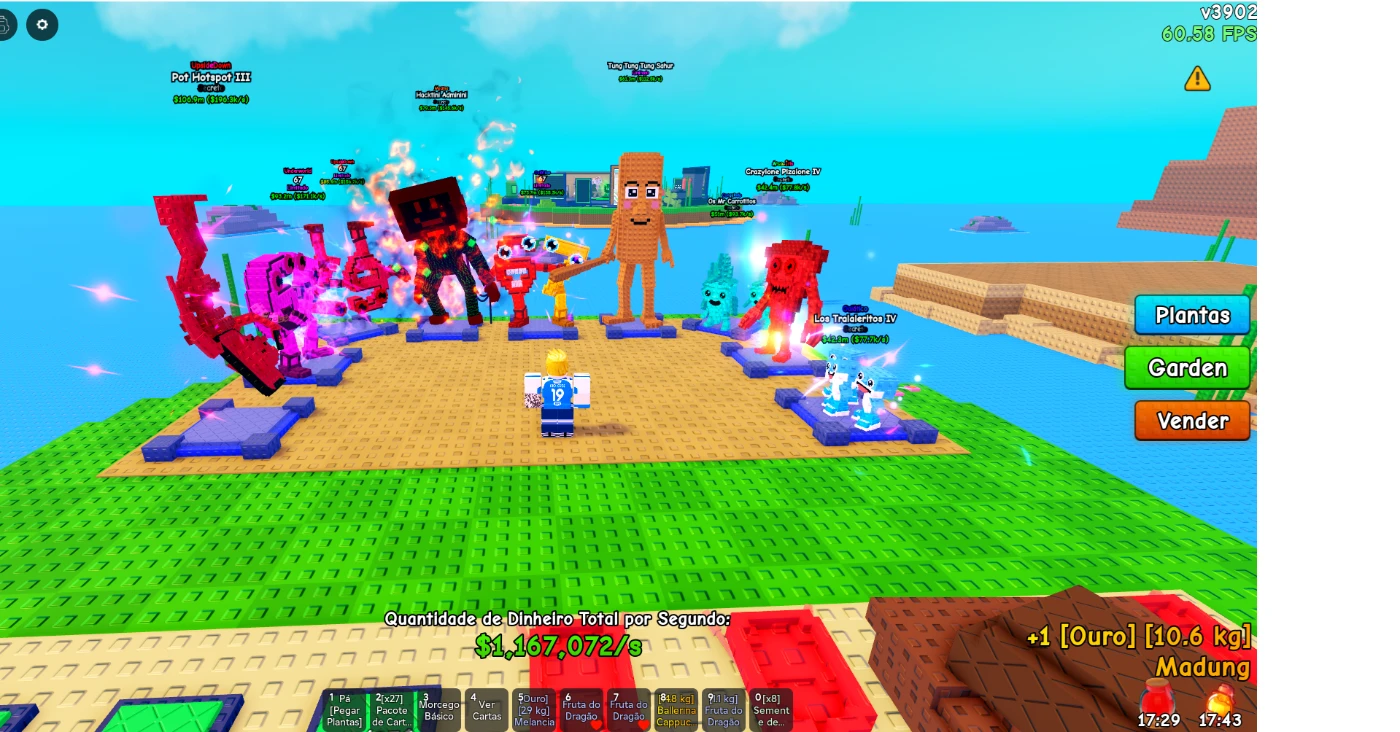Open the Garden menu

tap(1187, 368)
